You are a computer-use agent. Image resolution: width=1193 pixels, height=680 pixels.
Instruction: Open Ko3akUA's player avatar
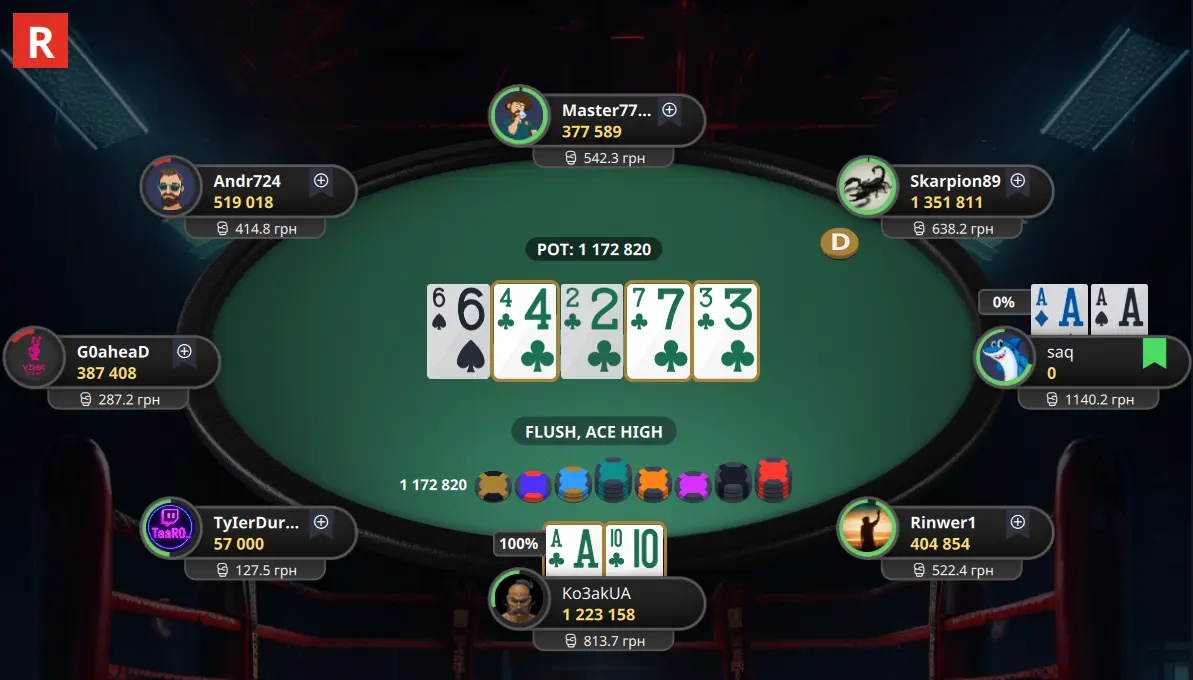[x=519, y=600]
